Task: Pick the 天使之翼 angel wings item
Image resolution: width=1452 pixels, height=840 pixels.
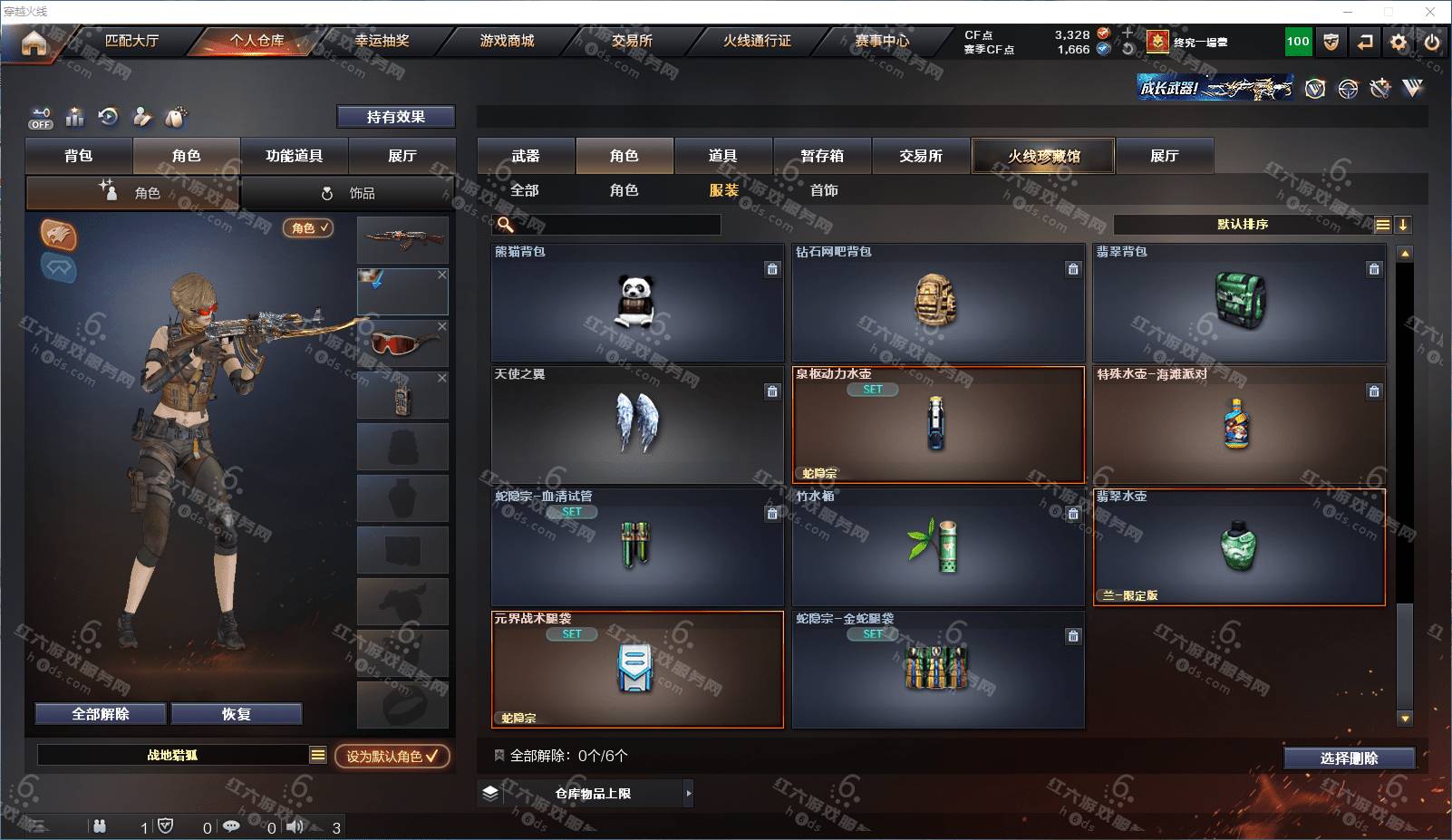Action: tap(636, 424)
